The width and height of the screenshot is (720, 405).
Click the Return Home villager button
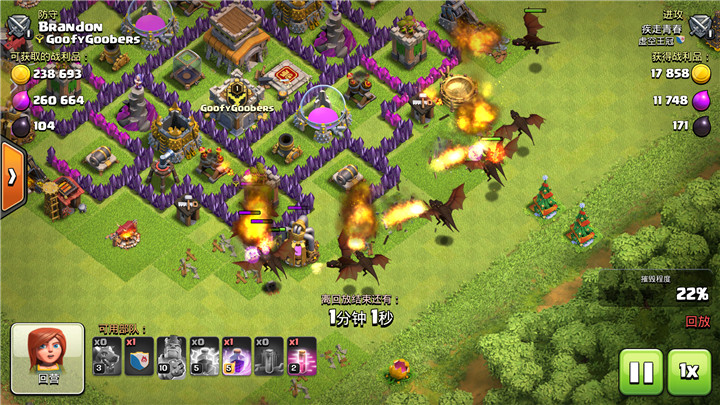(x=49, y=355)
